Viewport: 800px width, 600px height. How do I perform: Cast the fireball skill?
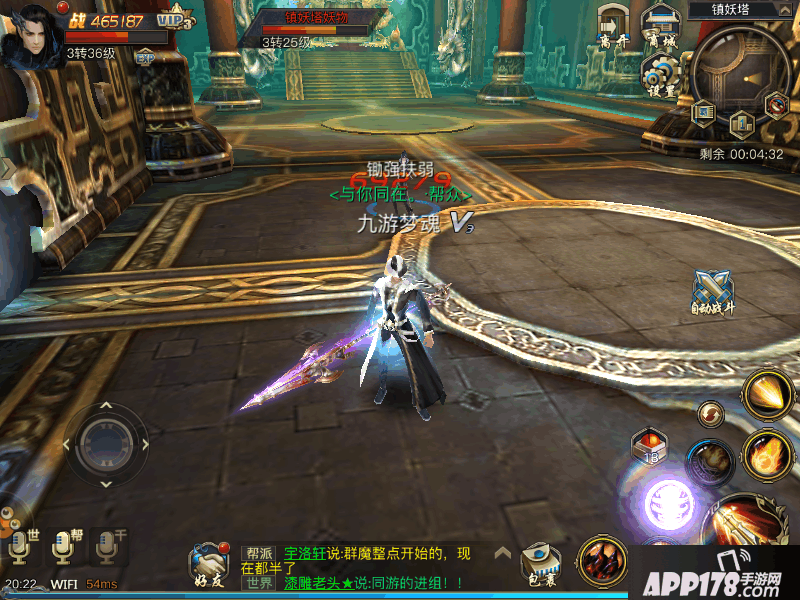[x=767, y=455]
